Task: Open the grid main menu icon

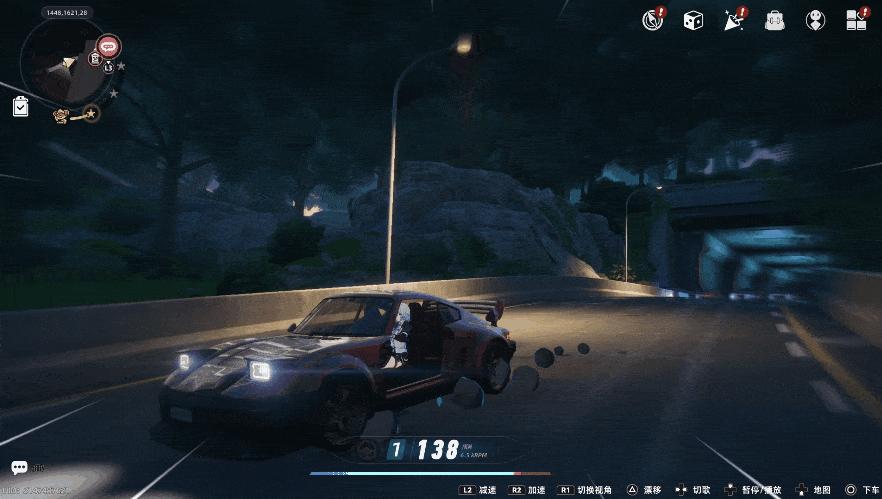Action: (x=856, y=20)
